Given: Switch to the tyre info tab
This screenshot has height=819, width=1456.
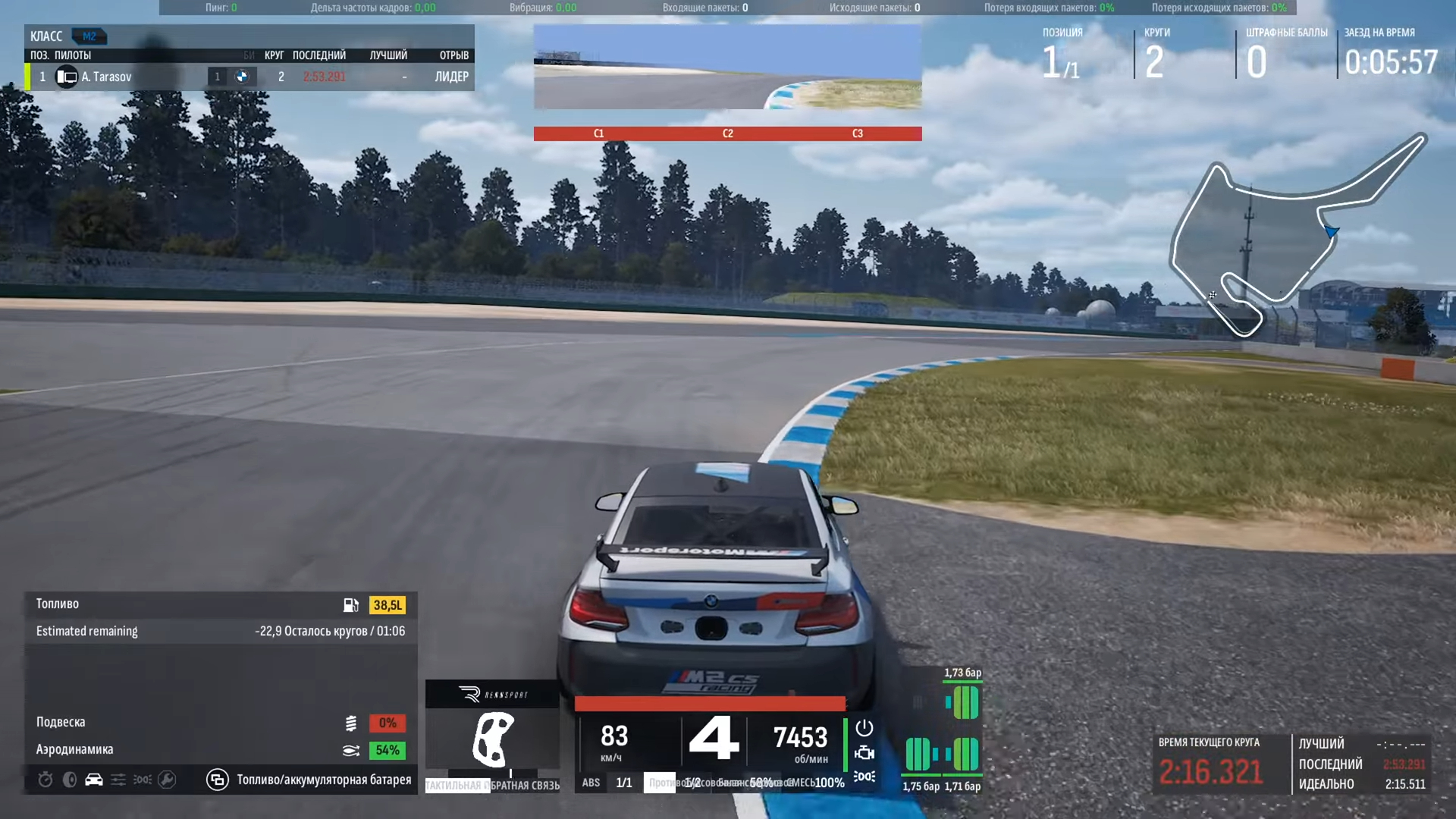Looking at the screenshot, I should pyautogui.click(x=70, y=780).
